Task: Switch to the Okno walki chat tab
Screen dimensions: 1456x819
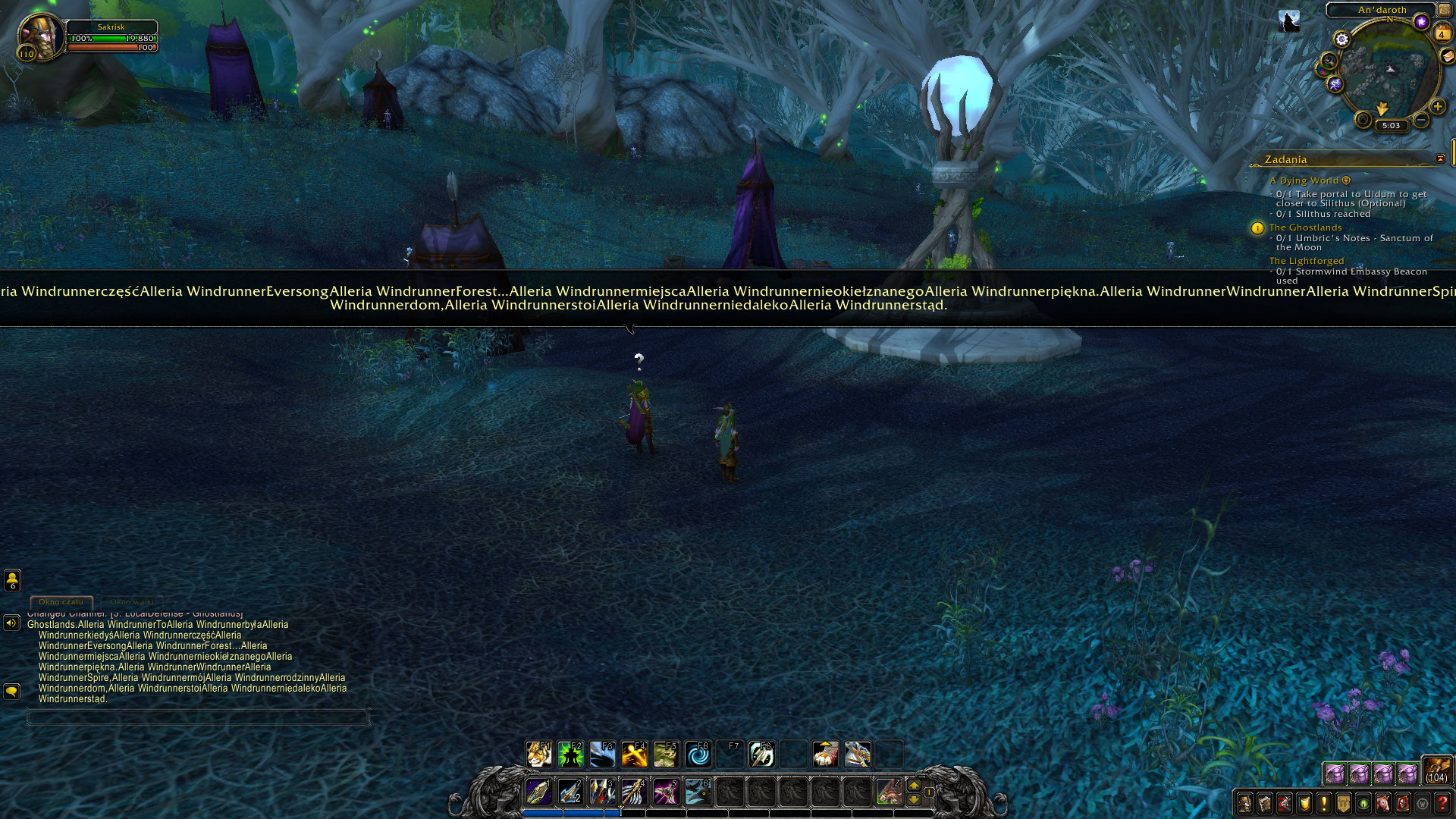Action: (131, 602)
